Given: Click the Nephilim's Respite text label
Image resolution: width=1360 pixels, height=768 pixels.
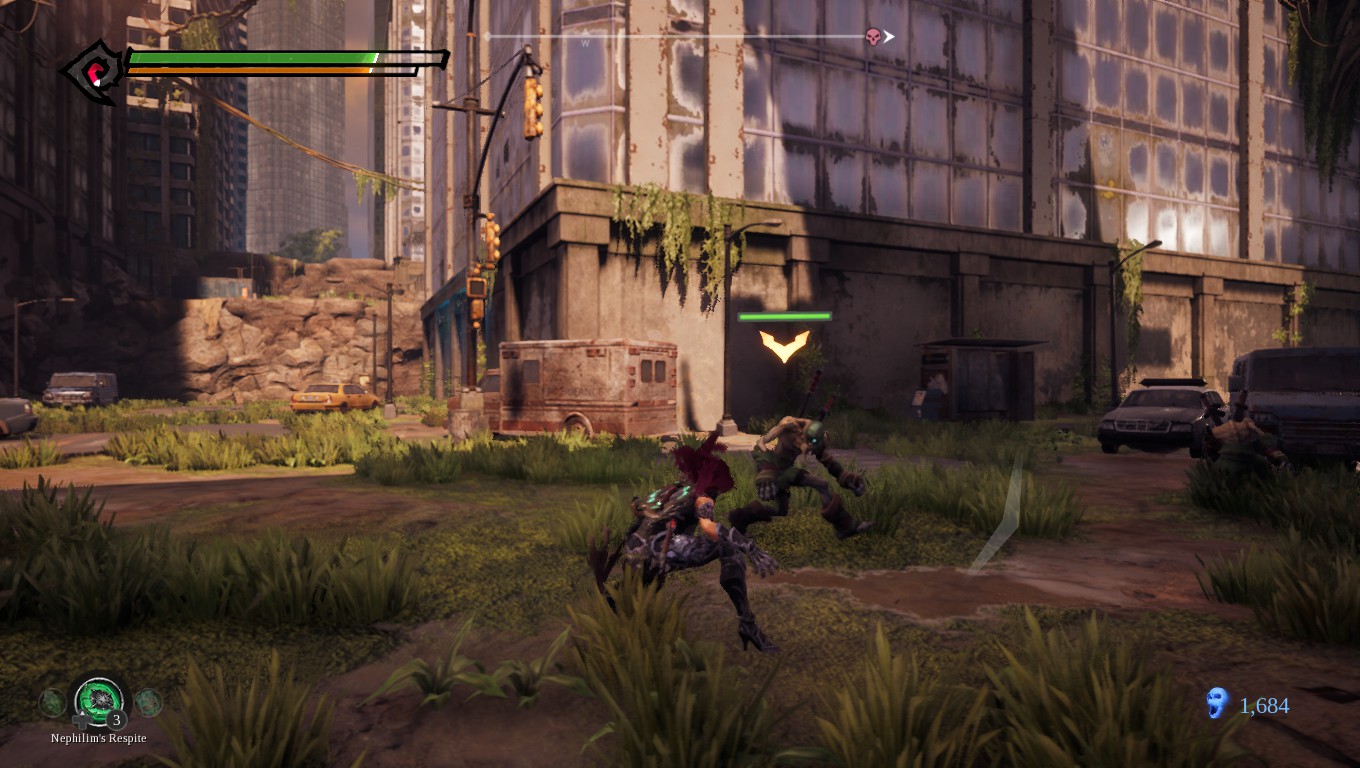Looking at the screenshot, I should pyautogui.click(x=98, y=738).
